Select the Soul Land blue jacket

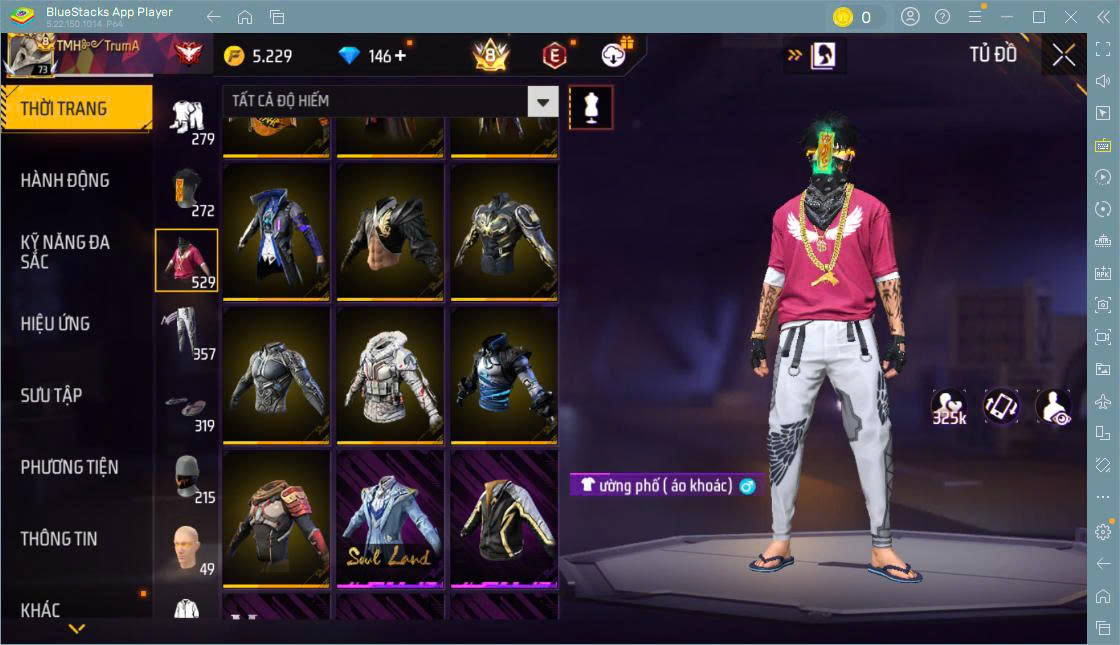tap(390, 518)
